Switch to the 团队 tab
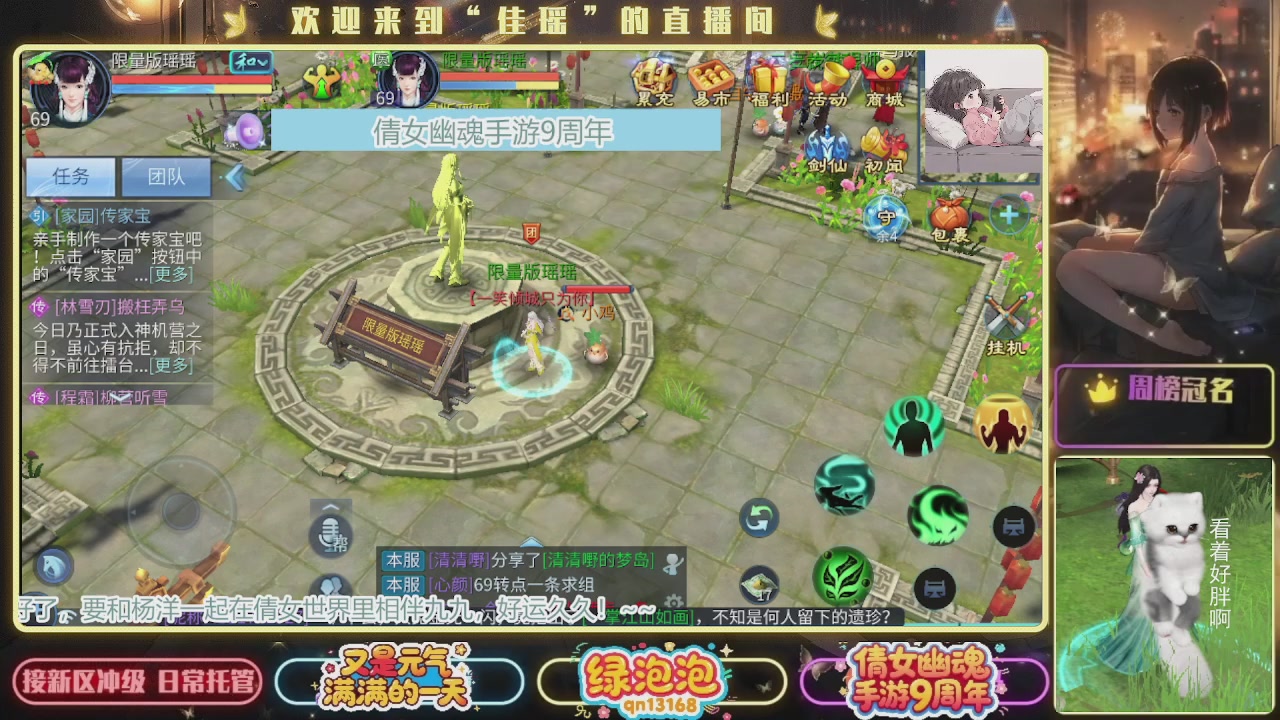 point(167,176)
